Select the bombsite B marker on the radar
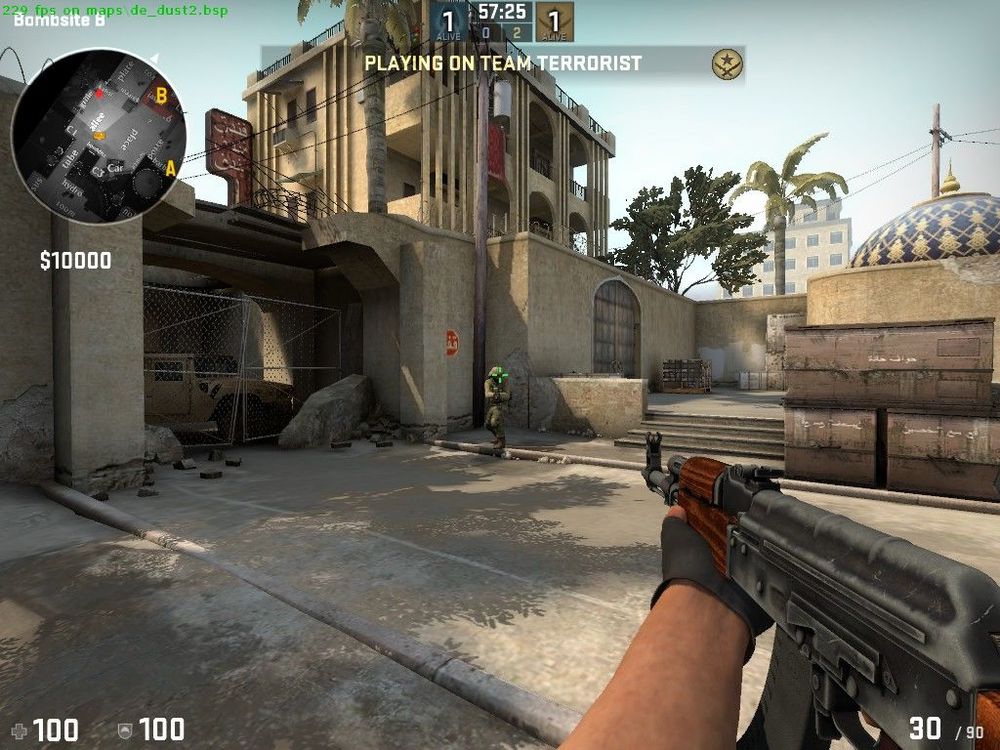Viewport: 1000px width, 750px height. [160, 98]
